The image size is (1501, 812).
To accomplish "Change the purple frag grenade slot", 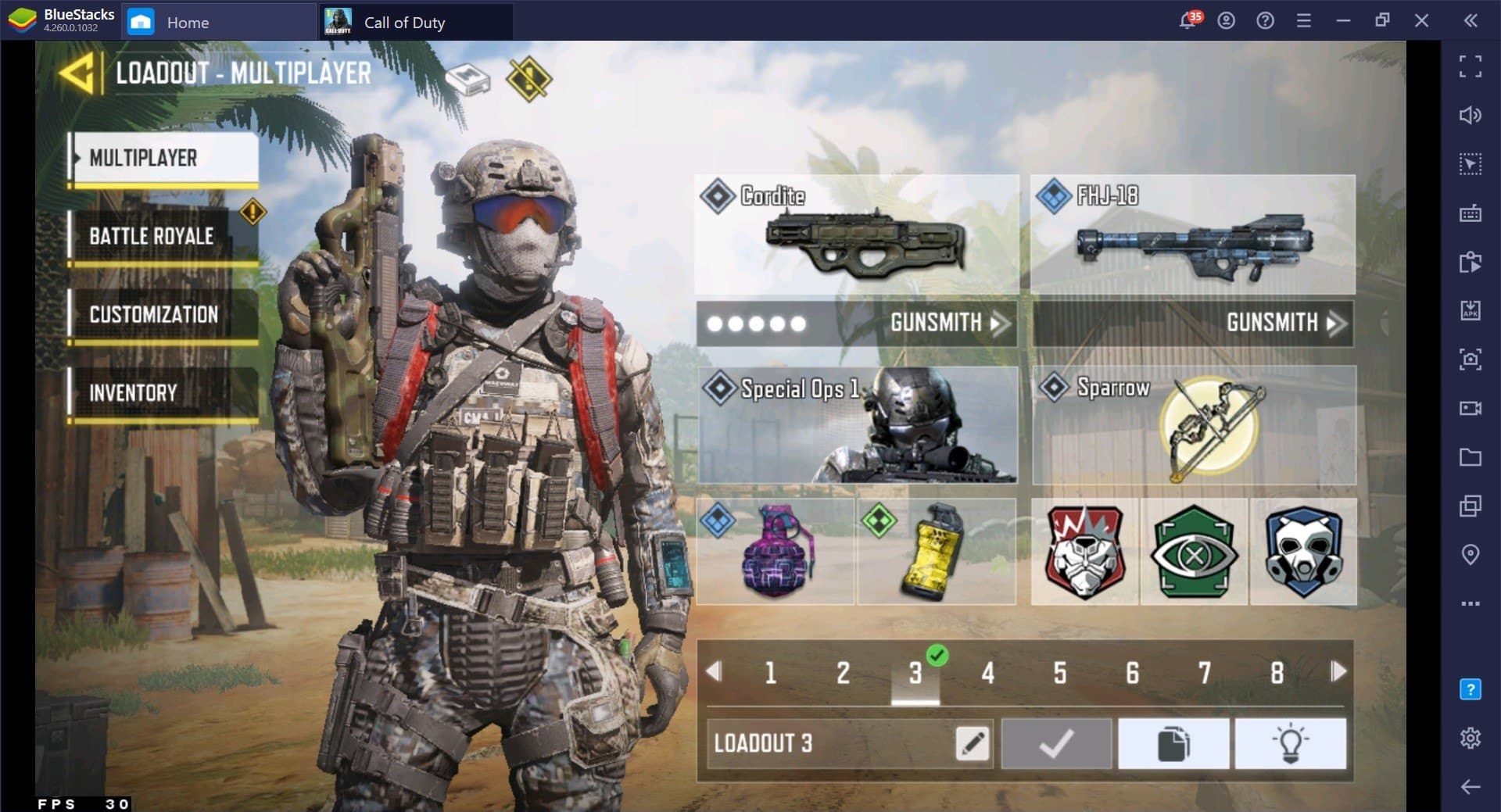I will 776,552.
